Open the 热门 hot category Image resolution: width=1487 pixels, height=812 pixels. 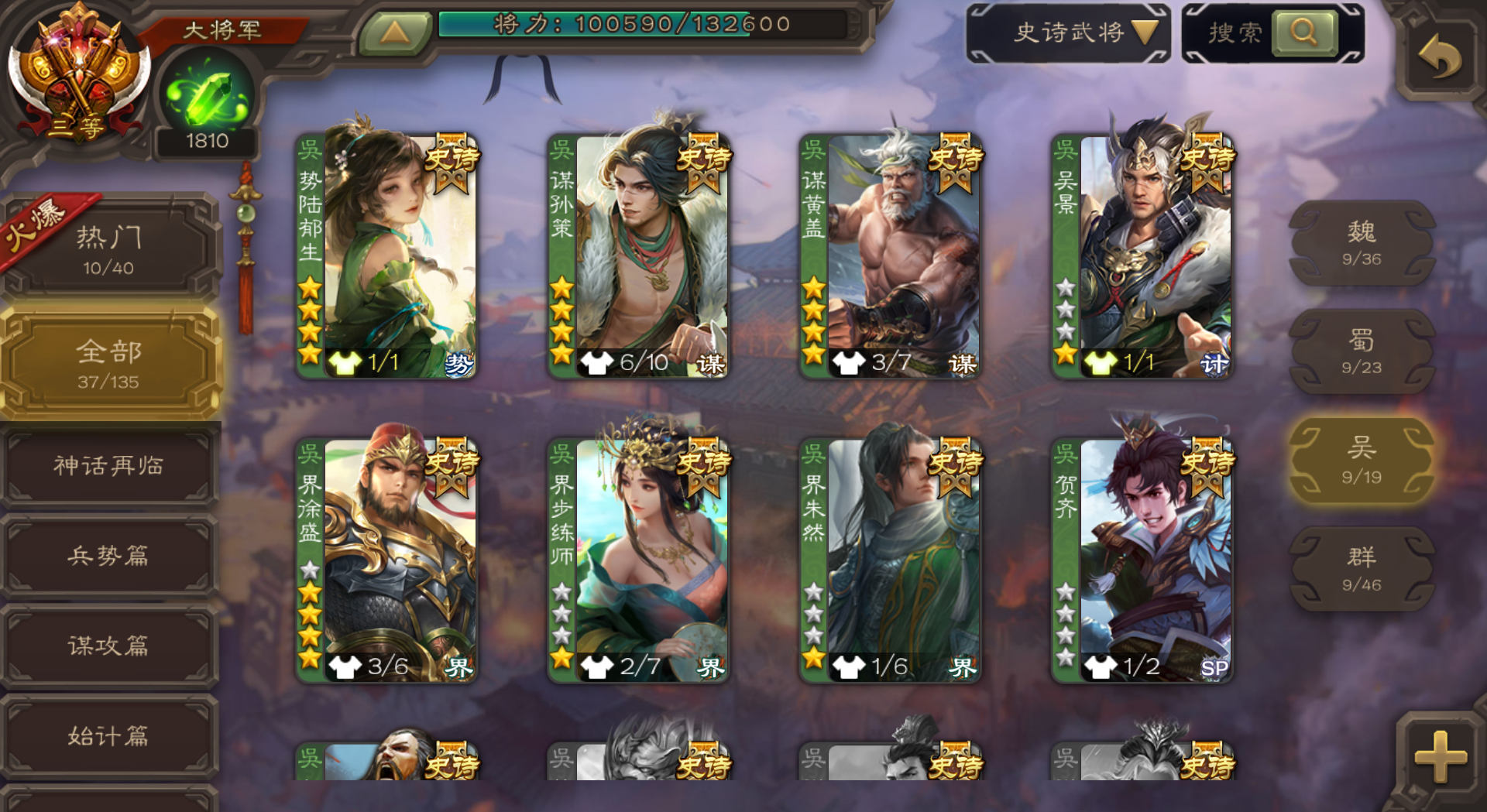coord(108,248)
